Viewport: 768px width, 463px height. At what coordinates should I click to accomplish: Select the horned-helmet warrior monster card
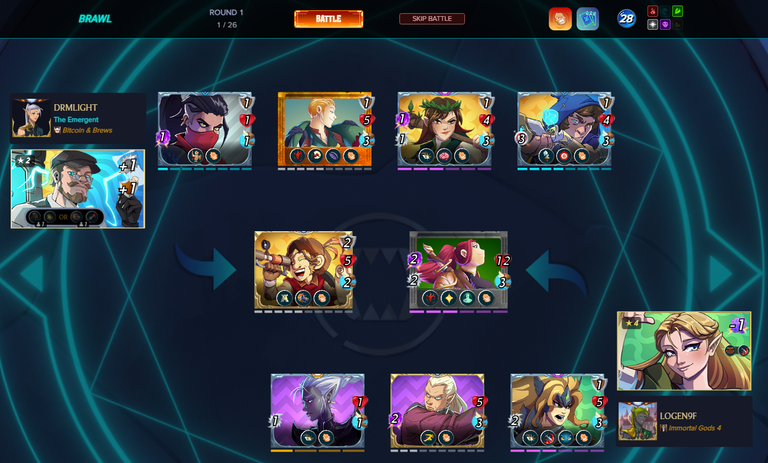pos(557,411)
